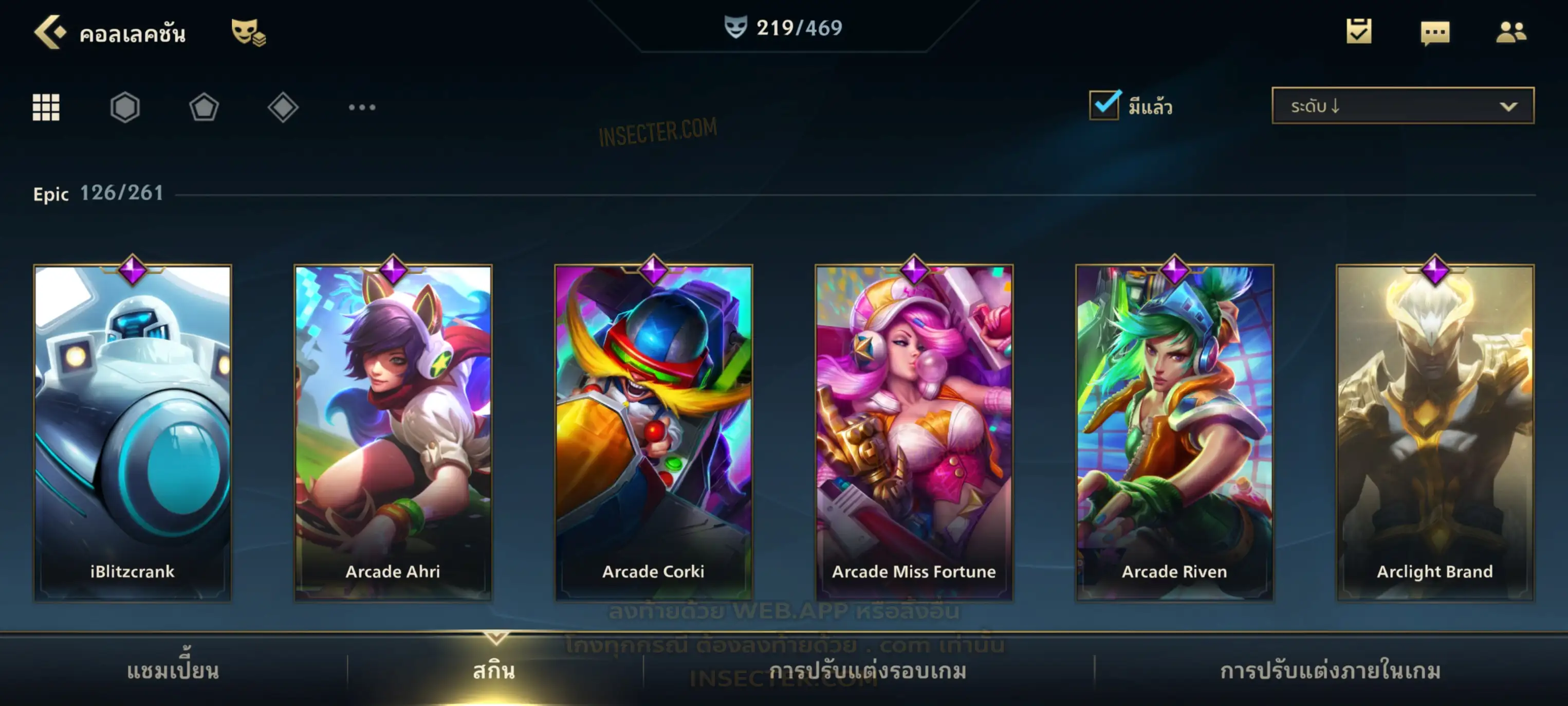
Task: Select the iBlitzcrank skin card
Action: [133, 432]
